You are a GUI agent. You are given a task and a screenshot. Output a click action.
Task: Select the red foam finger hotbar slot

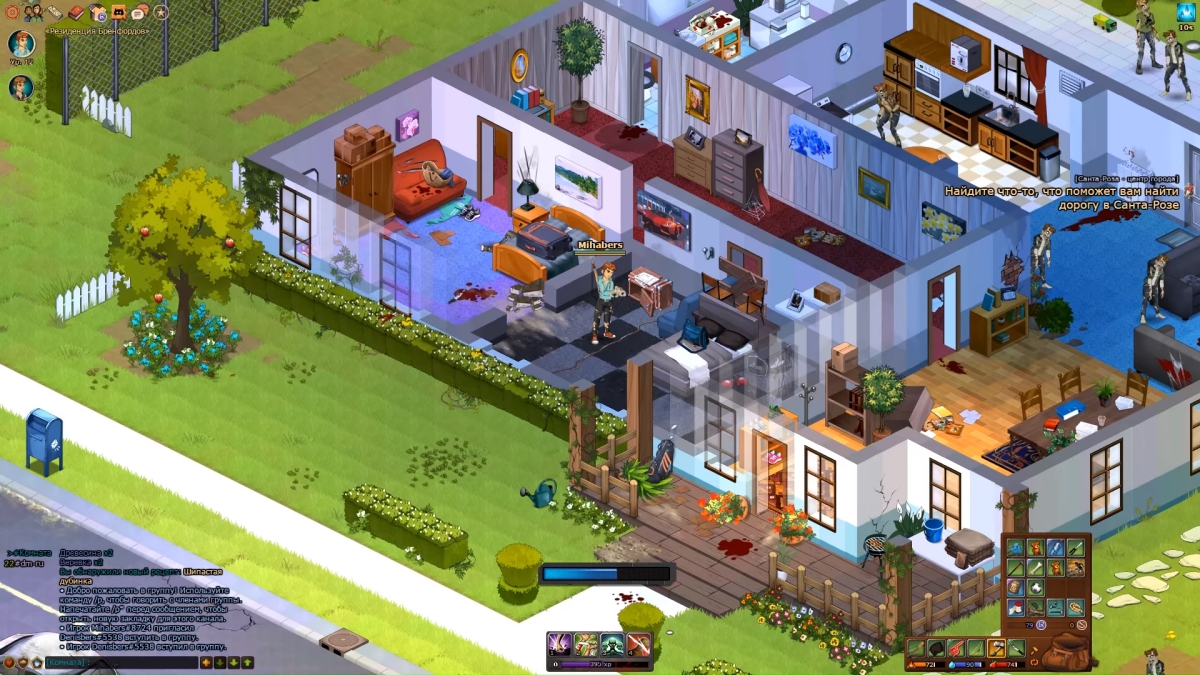(956, 648)
